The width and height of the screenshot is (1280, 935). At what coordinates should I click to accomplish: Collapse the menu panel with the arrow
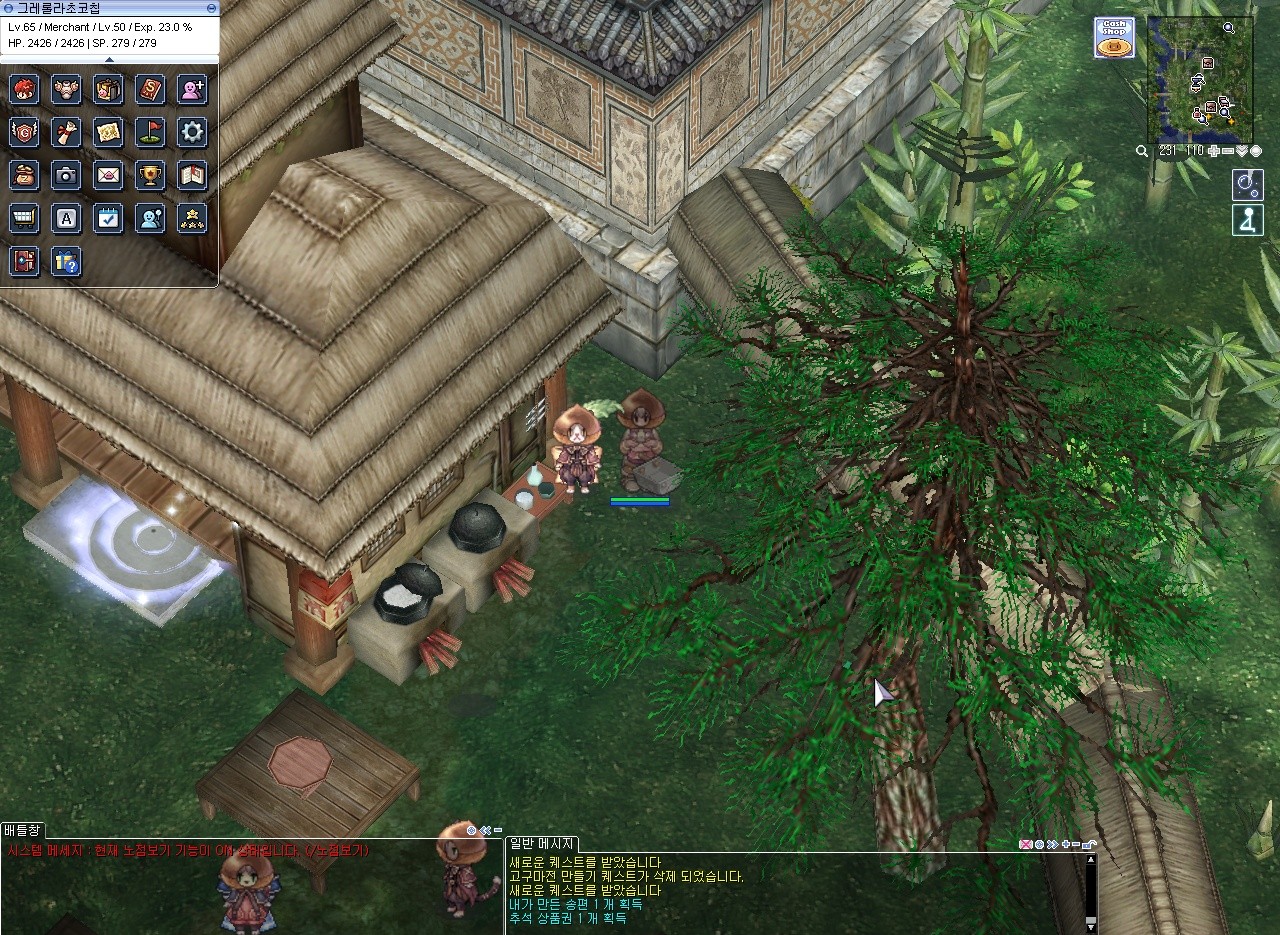[109, 60]
